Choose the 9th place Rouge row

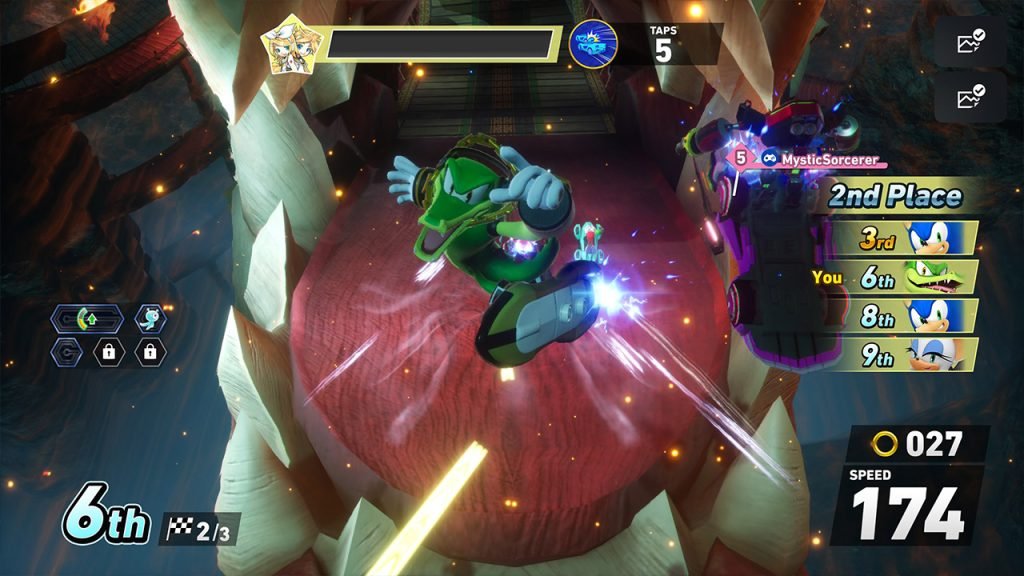click(904, 354)
